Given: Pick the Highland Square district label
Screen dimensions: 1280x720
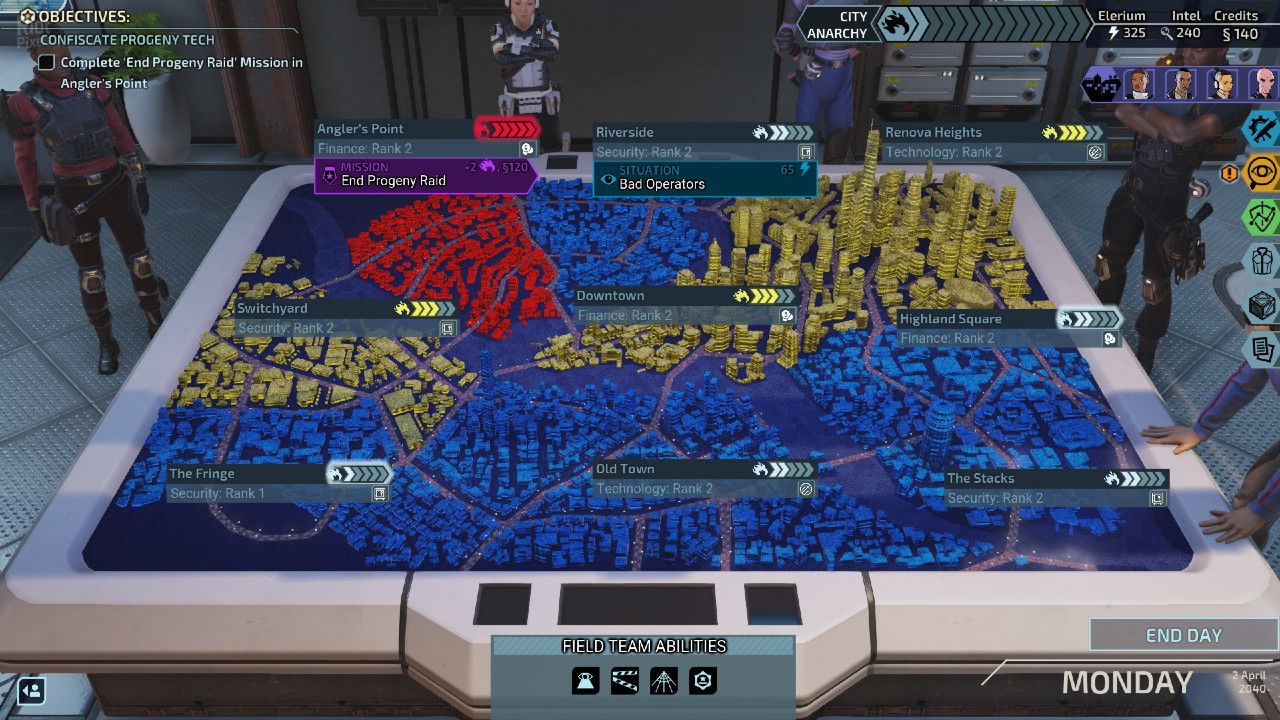Looking at the screenshot, I should coord(950,319).
